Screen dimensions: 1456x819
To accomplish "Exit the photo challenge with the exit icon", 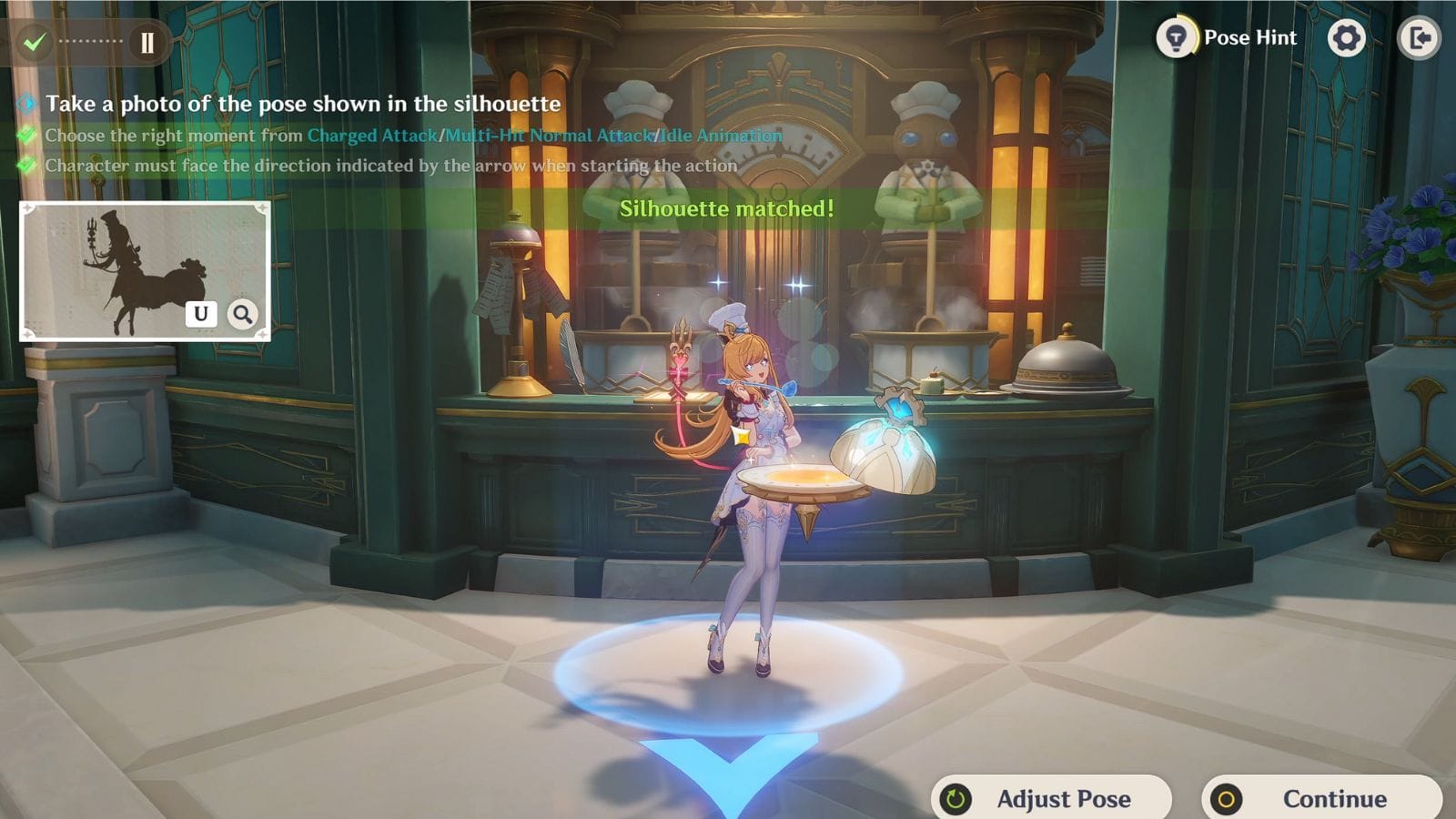I will click(1419, 38).
